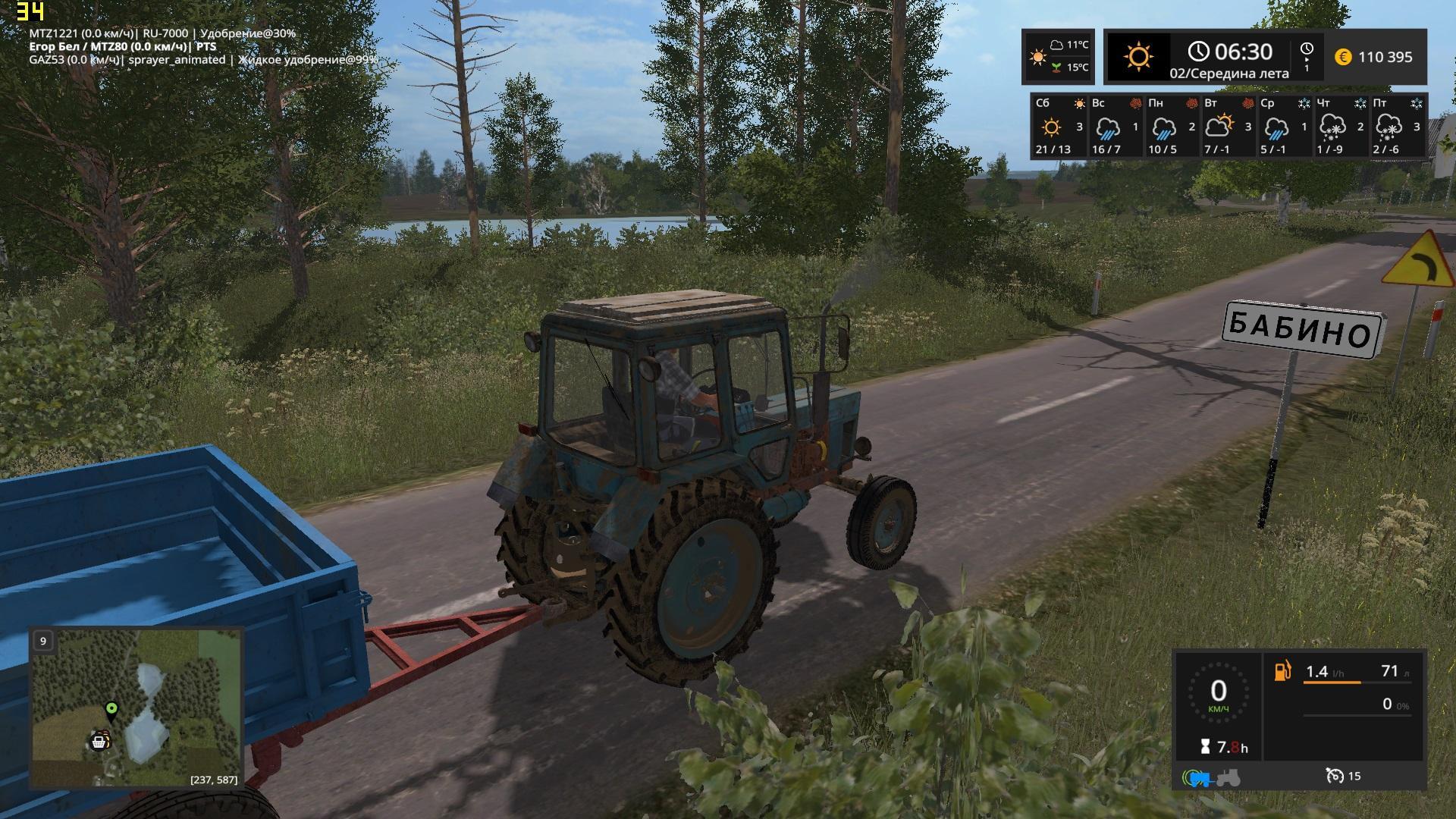Click the shop basket marker on minimap
Viewport: 1456px width, 819px height.
99,741
